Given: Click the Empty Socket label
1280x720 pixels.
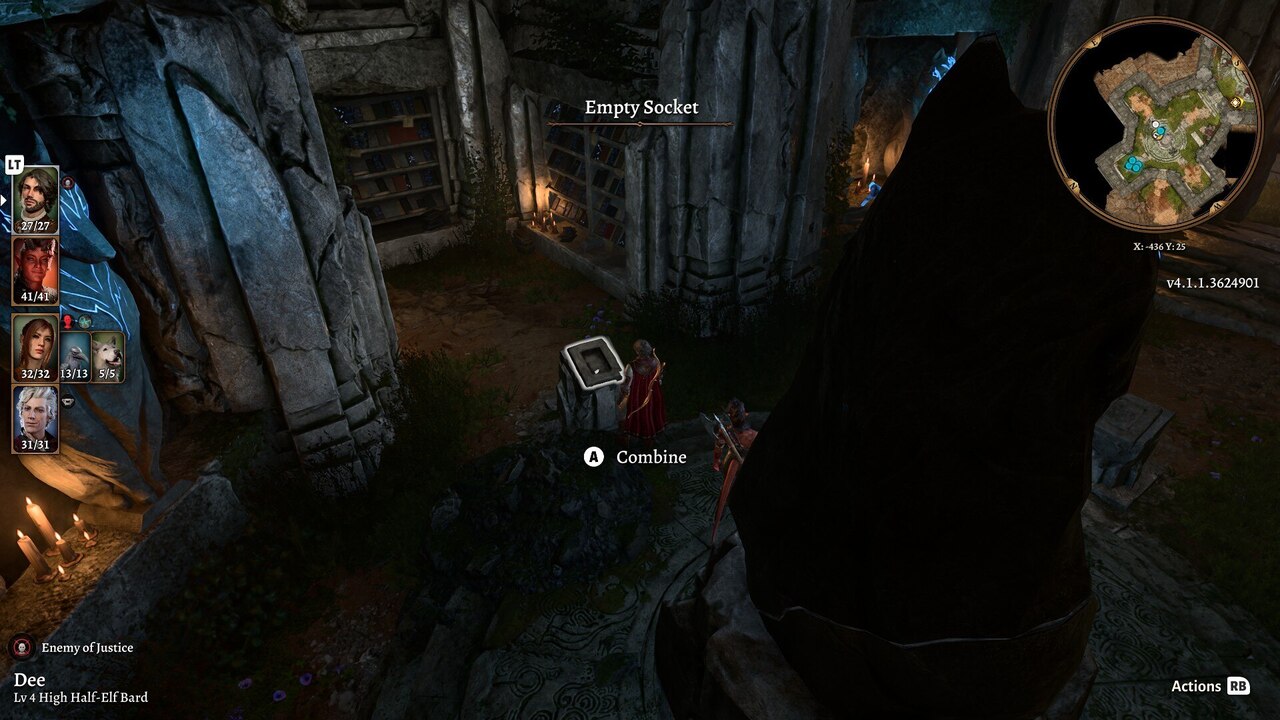Looking at the screenshot, I should pyautogui.click(x=640, y=107).
